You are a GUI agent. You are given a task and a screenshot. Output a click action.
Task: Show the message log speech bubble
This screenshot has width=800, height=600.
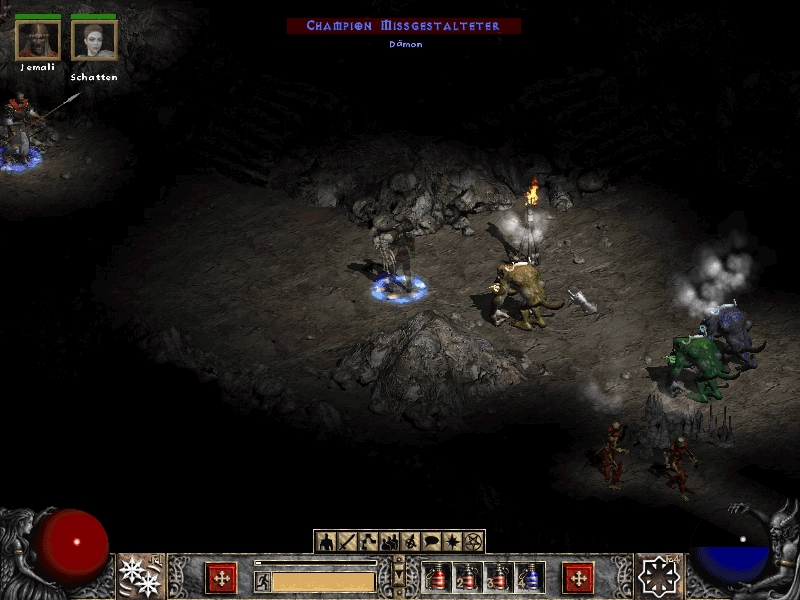pyautogui.click(x=431, y=542)
